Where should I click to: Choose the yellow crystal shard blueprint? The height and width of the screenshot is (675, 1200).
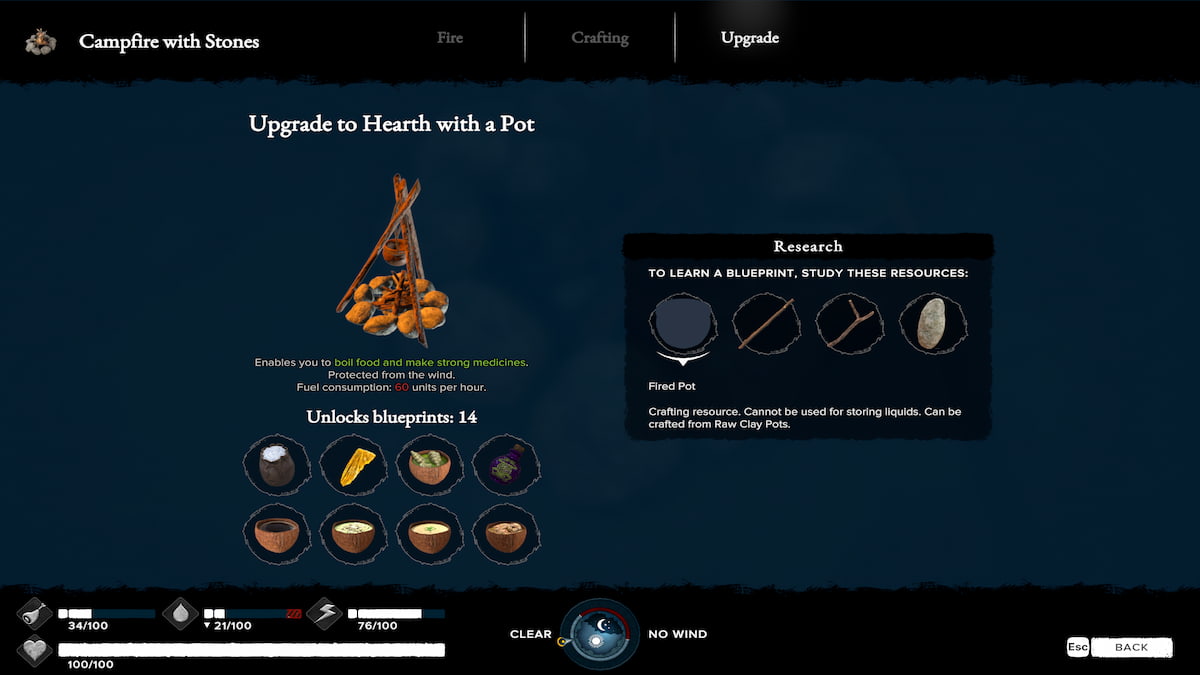(x=354, y=465)
